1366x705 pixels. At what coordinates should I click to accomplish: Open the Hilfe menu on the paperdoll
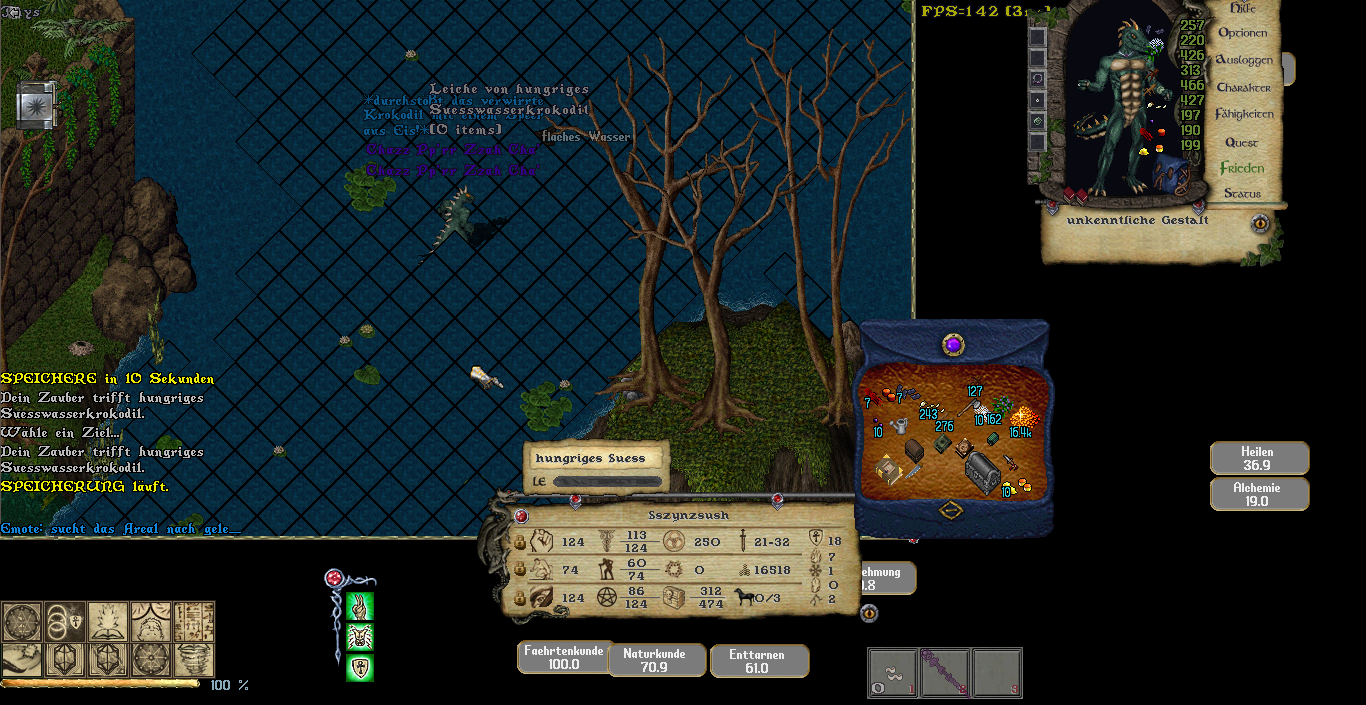1243,8
